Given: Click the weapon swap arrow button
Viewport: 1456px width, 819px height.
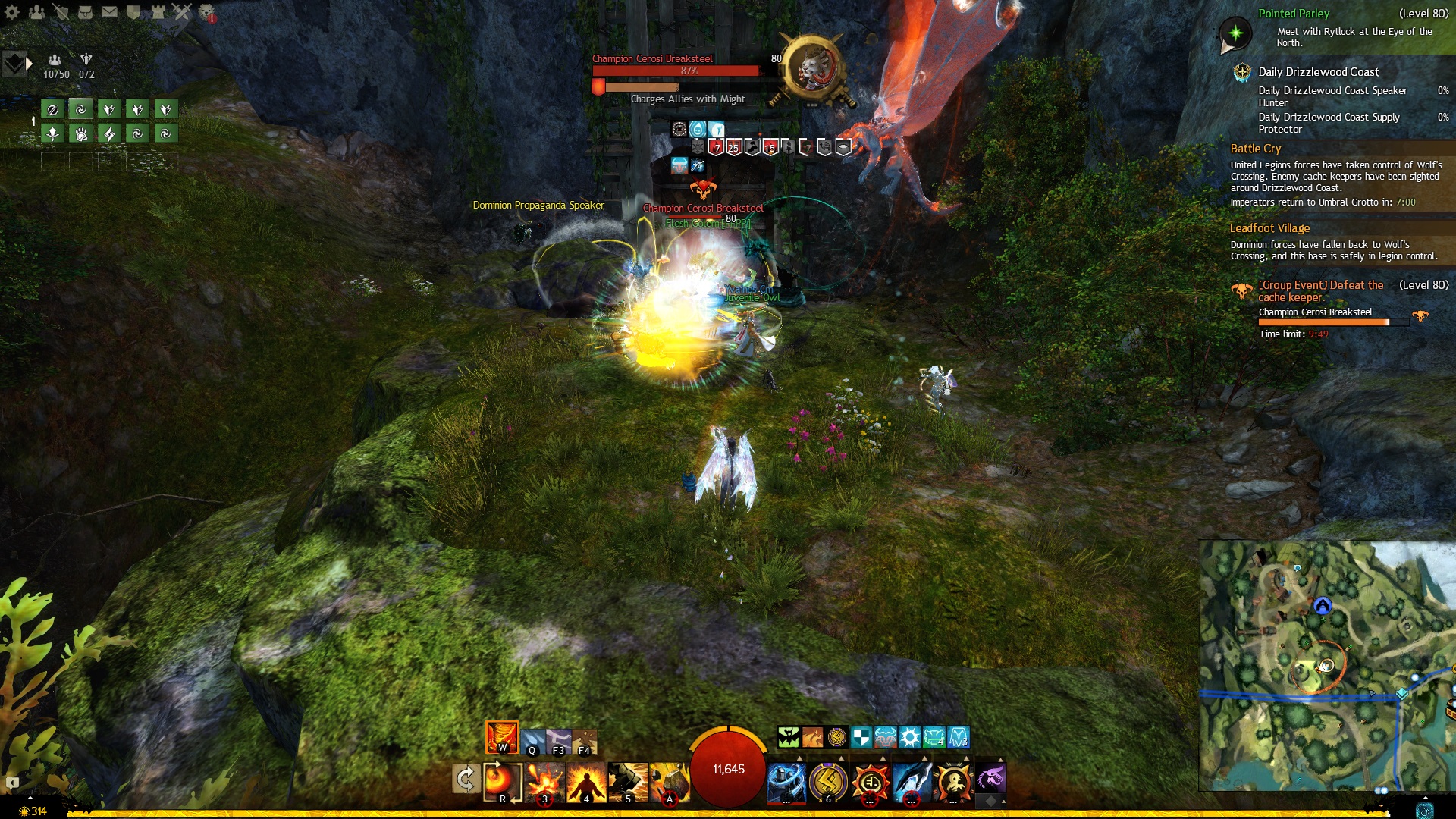Looking at the screenshot, I should point(465,779).
